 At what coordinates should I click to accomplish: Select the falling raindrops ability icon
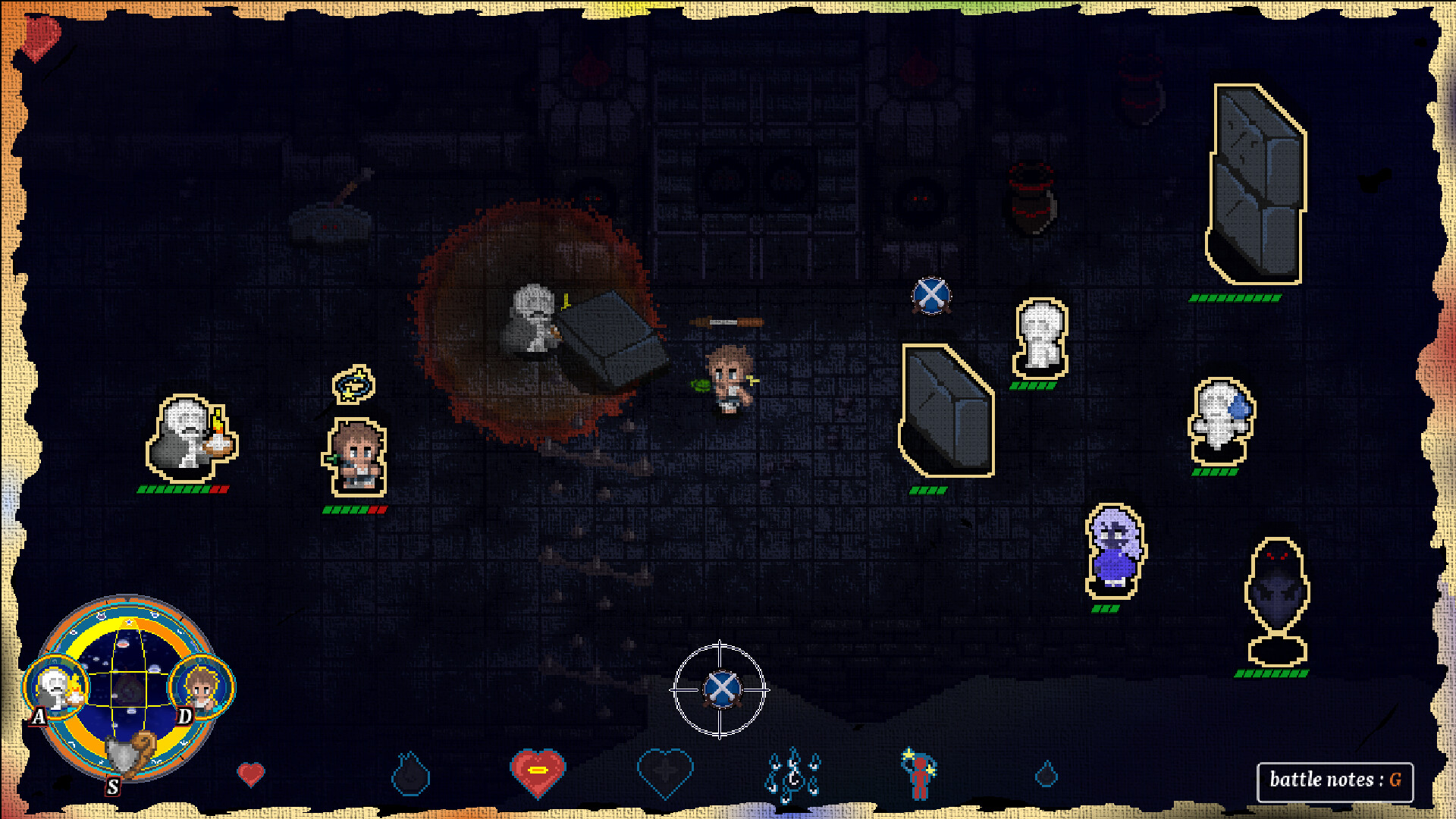point(793,773)
